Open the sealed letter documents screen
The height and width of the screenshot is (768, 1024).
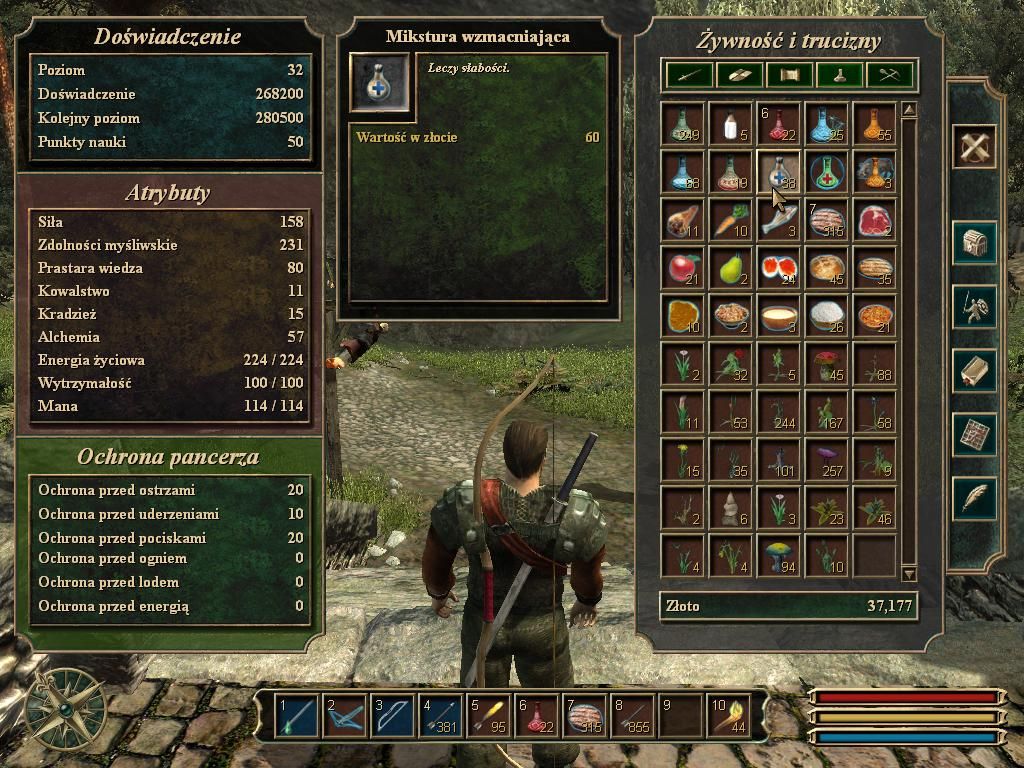tap(974, 371)
